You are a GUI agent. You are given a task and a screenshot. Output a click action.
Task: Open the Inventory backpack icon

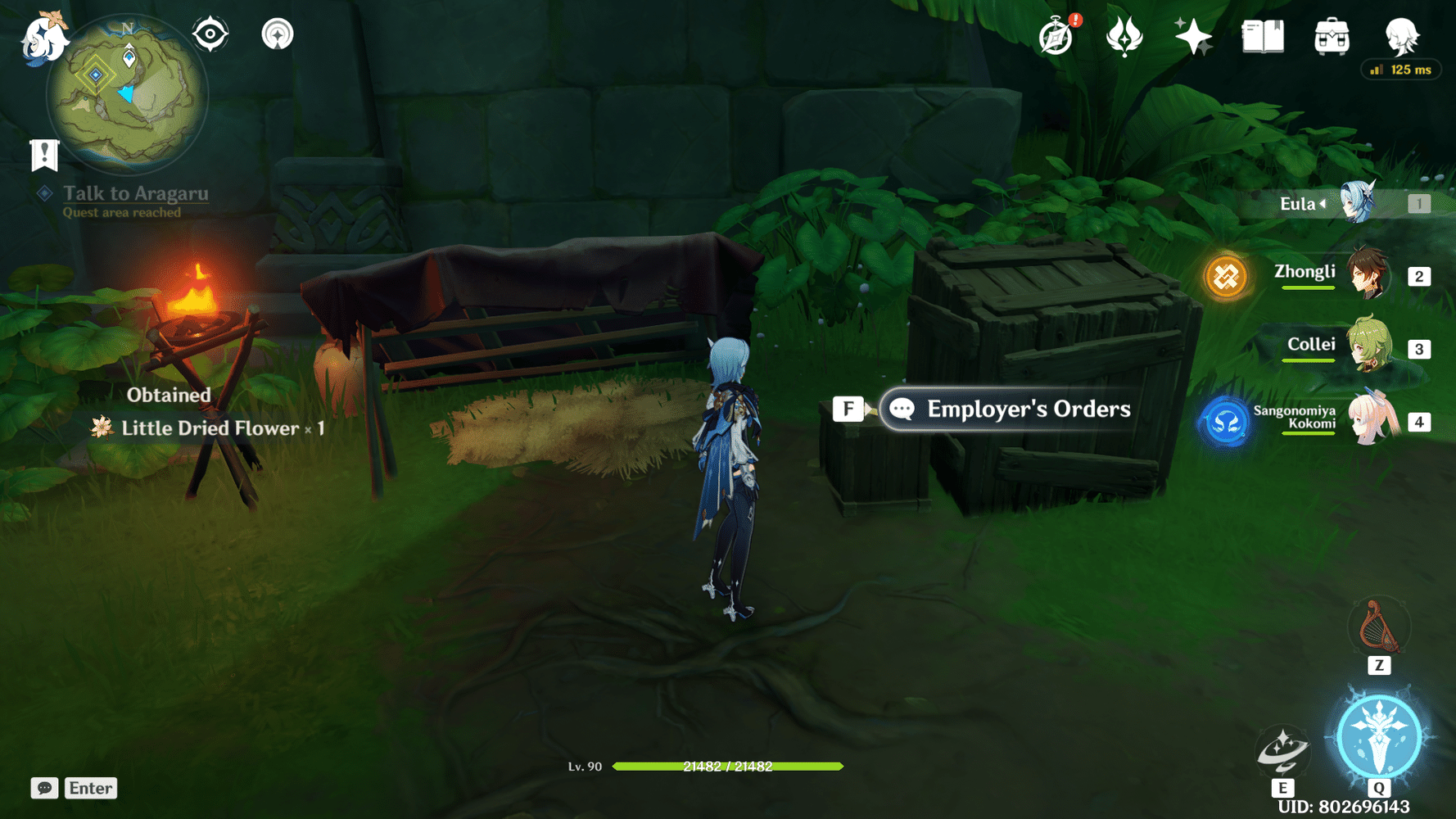[x=1331, y=36]
